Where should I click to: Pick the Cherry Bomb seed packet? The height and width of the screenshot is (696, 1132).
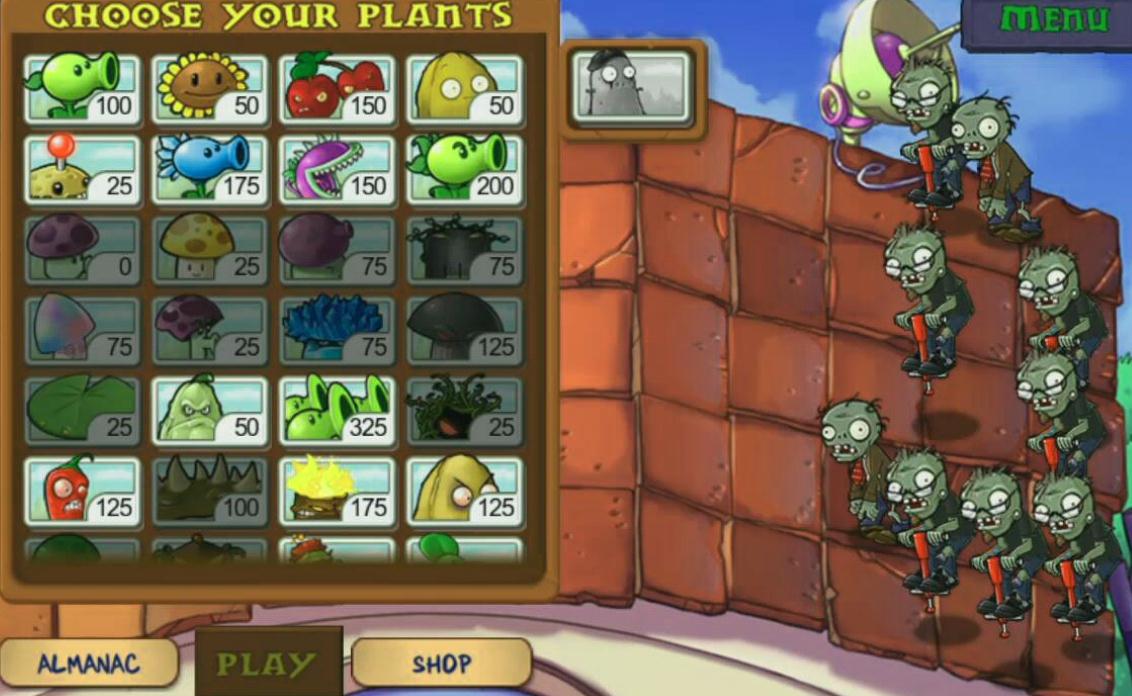point(337,89)
